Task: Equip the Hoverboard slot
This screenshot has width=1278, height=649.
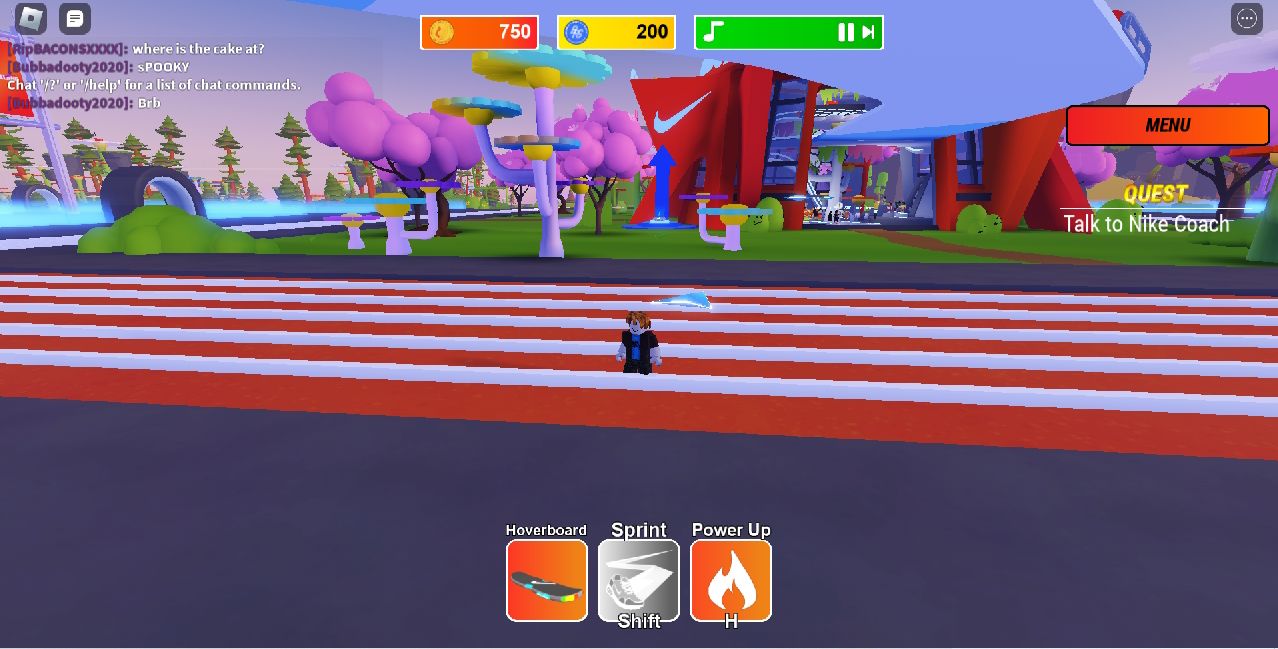Action: [546, 581]
